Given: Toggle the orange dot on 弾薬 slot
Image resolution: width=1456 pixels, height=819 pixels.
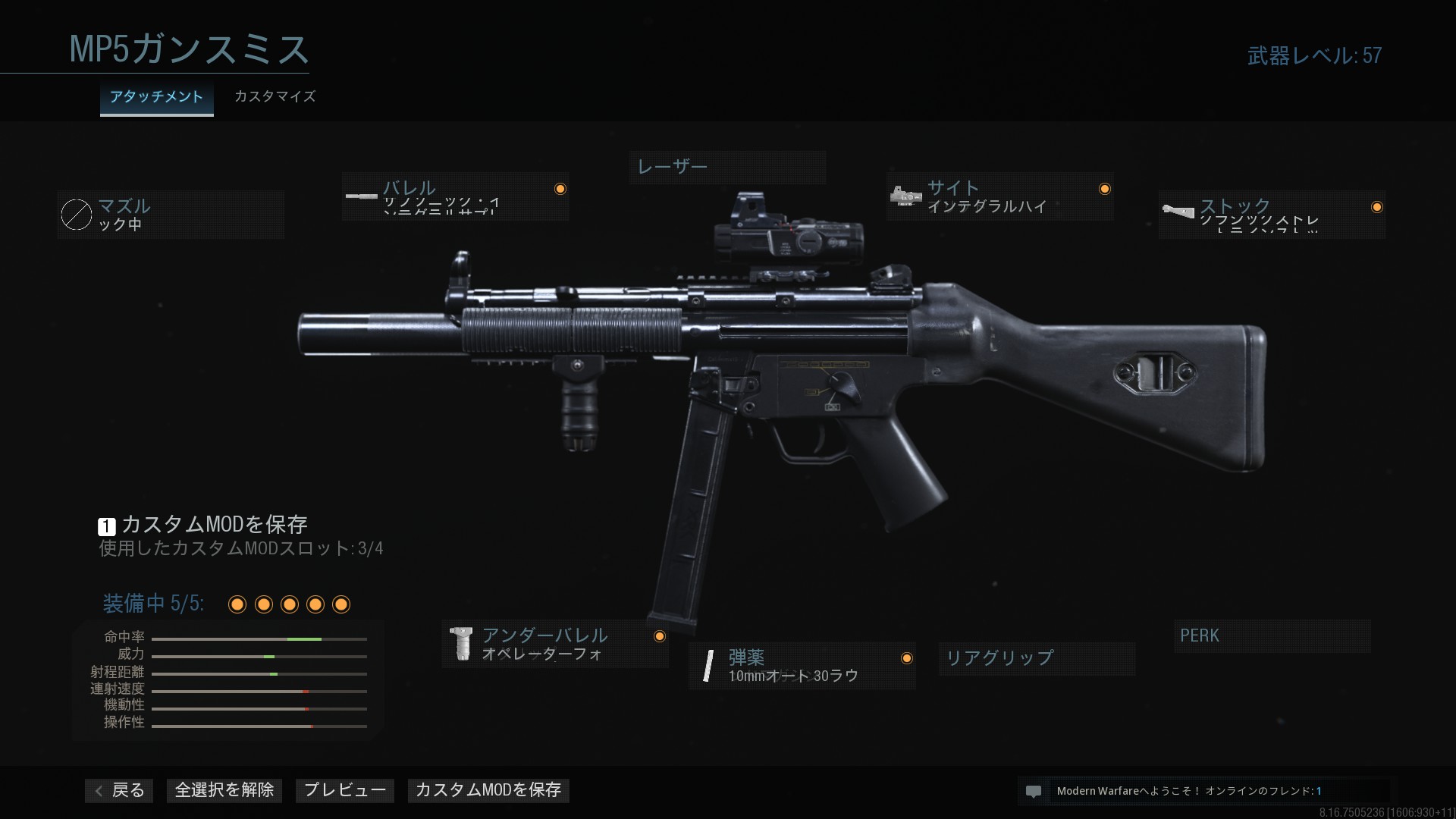Looking at the screenshot, I should (x=908, y=658).
